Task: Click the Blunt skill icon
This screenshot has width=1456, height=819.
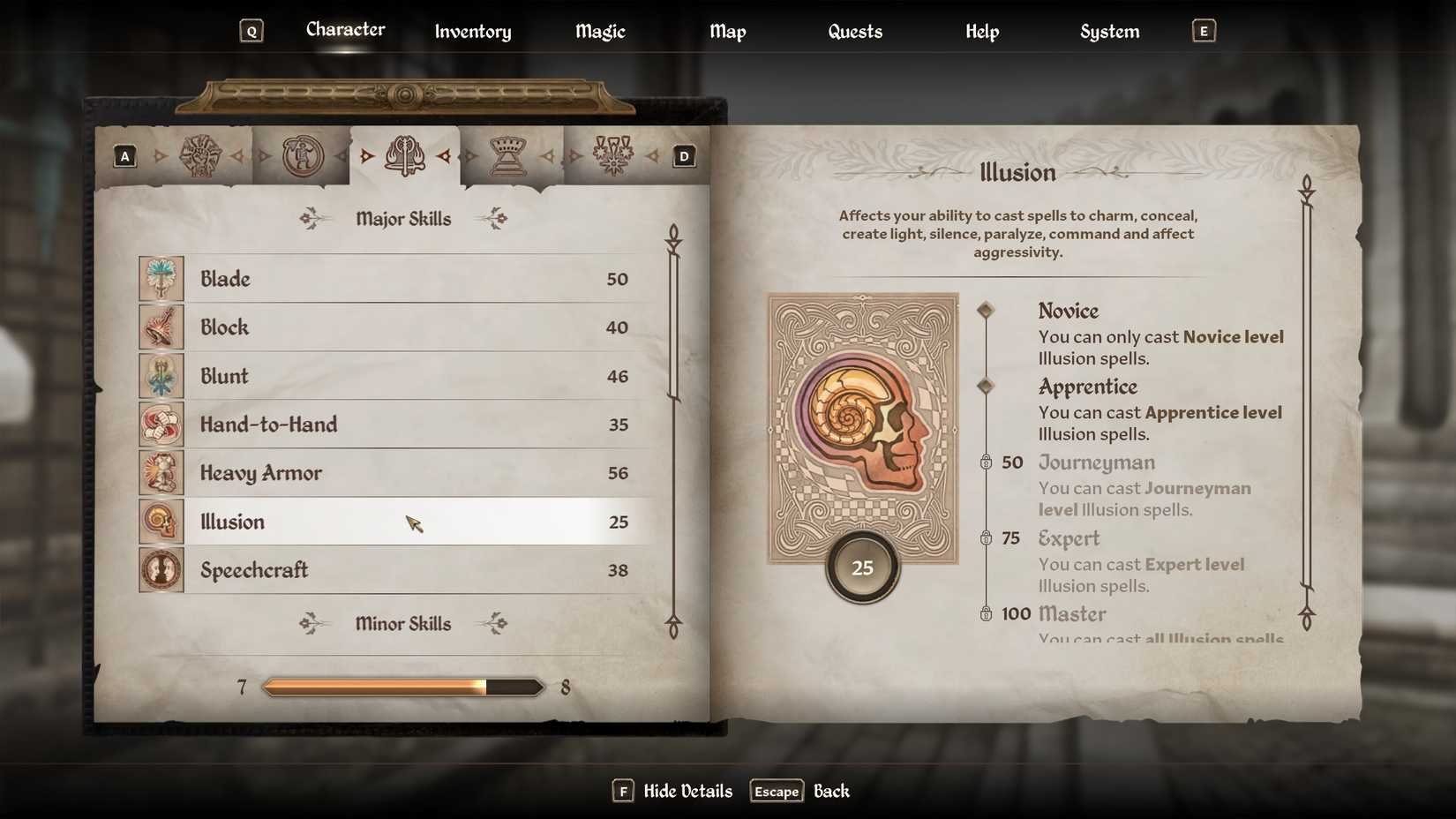Action: [x=161, y=376]
